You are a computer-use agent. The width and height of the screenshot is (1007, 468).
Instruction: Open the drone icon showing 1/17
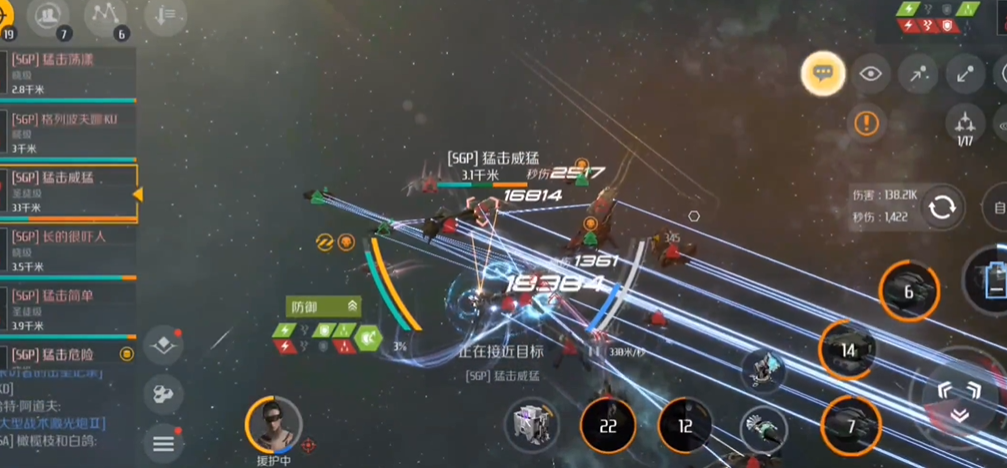pyautogui.click(x=965, y=124)
